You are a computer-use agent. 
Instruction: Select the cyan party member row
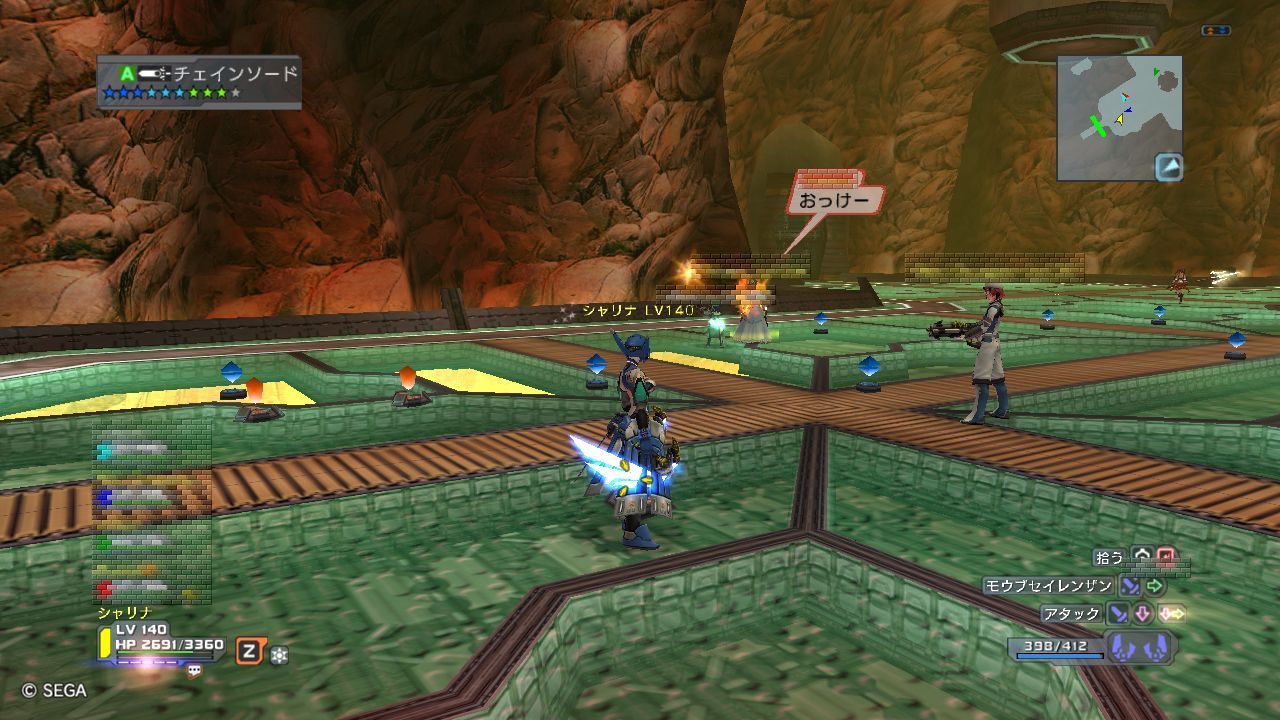pyautogui.click(x=150, y=452)
